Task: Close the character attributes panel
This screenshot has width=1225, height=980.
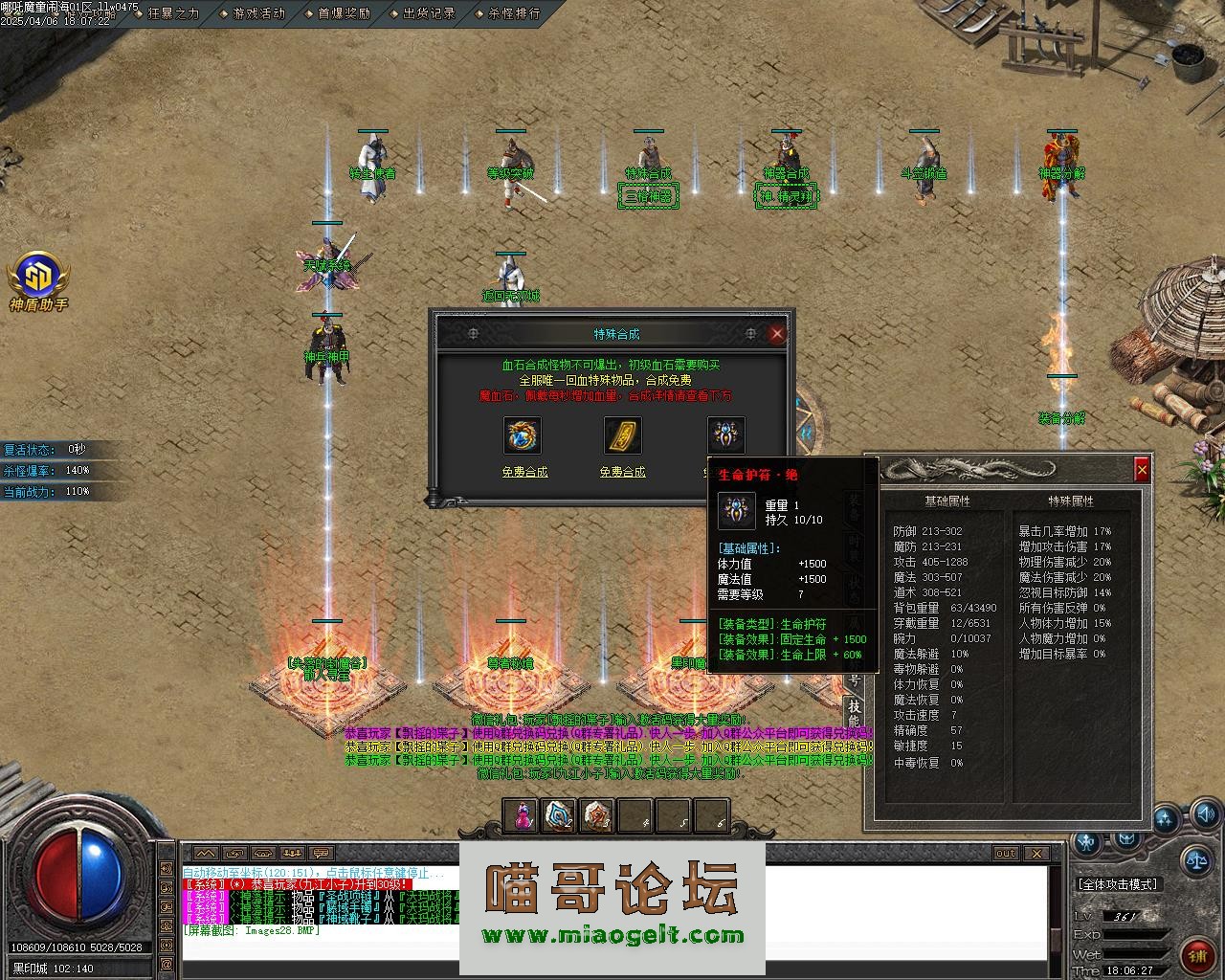Action: click(x=1141, y=470)
